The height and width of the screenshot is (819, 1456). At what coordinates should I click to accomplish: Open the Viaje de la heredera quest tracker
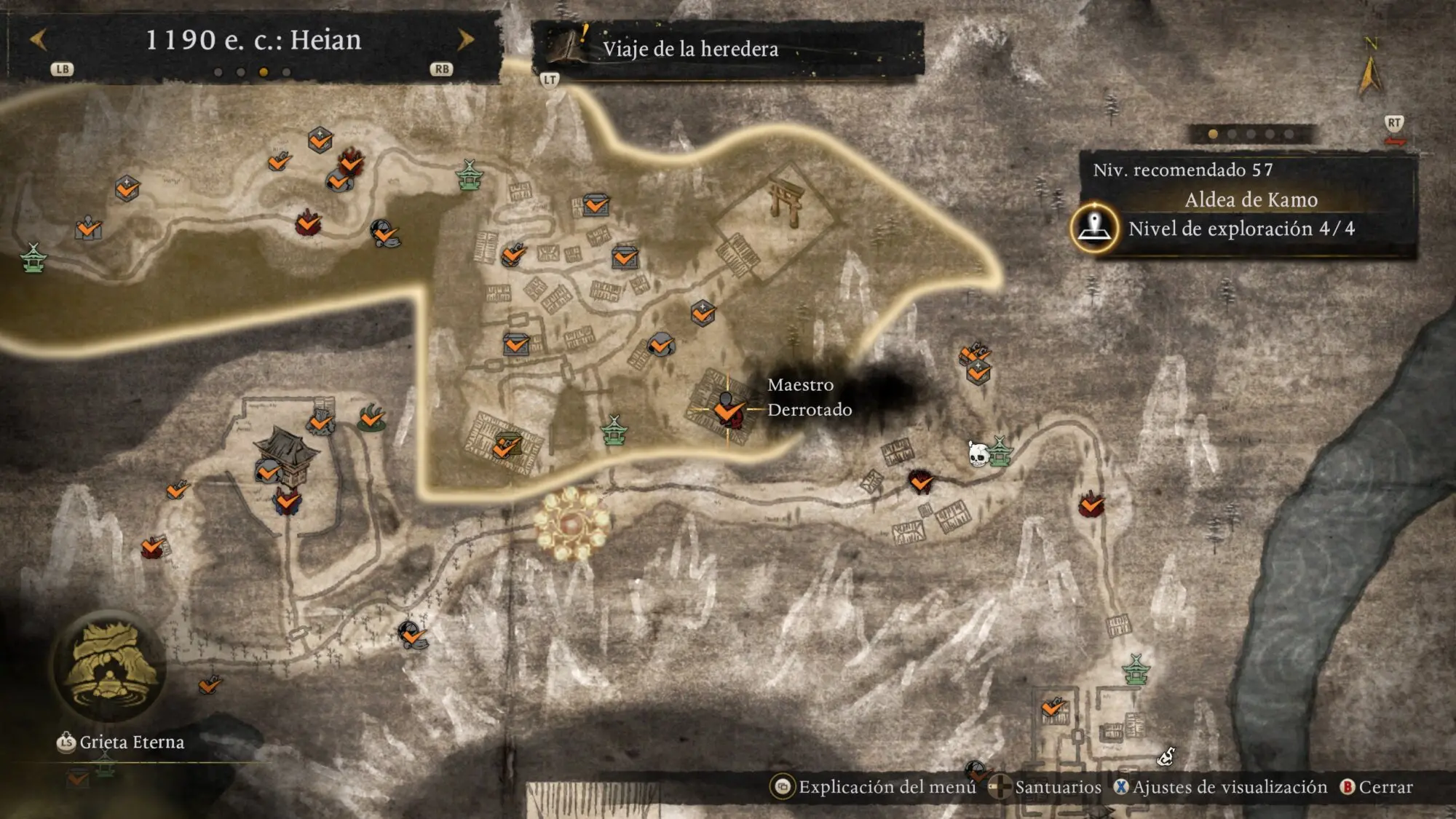point(689,49)
